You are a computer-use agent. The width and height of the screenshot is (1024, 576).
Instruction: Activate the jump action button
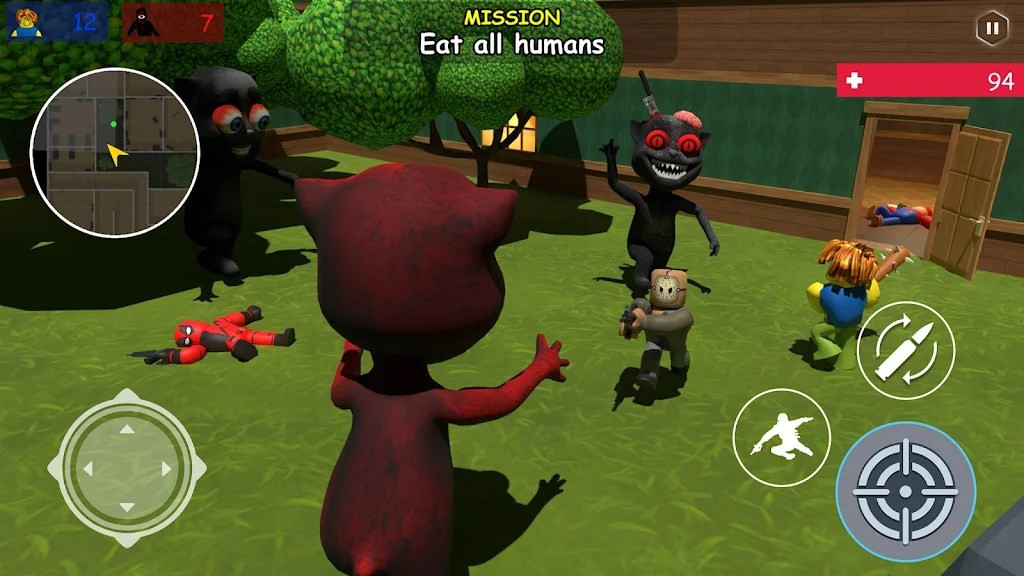(781, 438)
